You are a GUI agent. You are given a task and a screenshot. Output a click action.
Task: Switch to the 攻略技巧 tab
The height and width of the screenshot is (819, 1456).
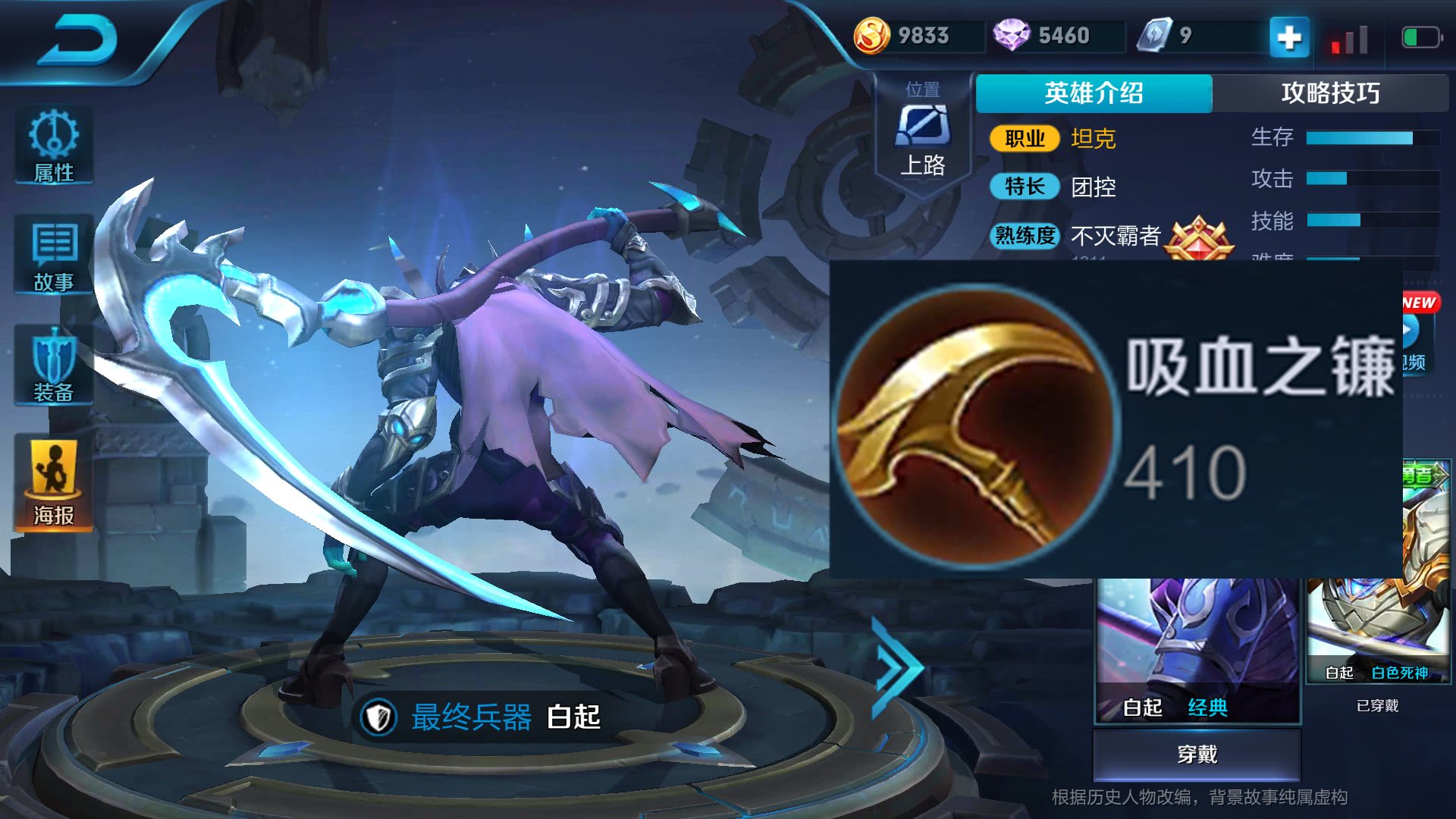pyautogui.click(x=1333, y=93)
